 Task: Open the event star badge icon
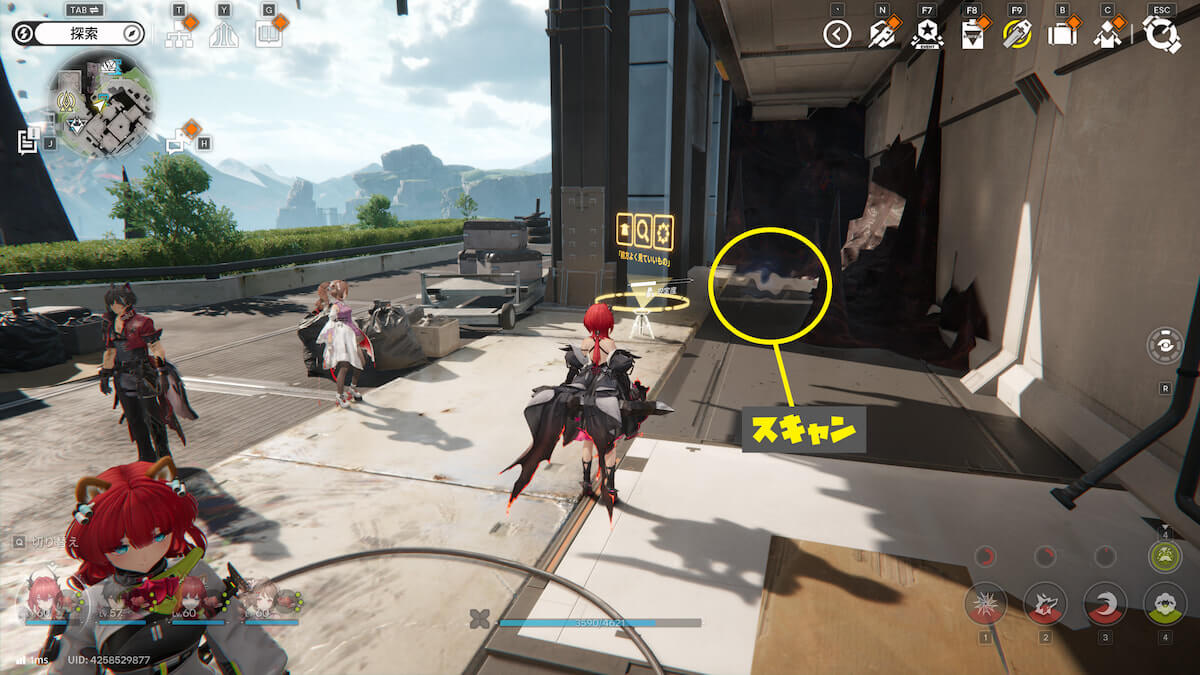926,35
